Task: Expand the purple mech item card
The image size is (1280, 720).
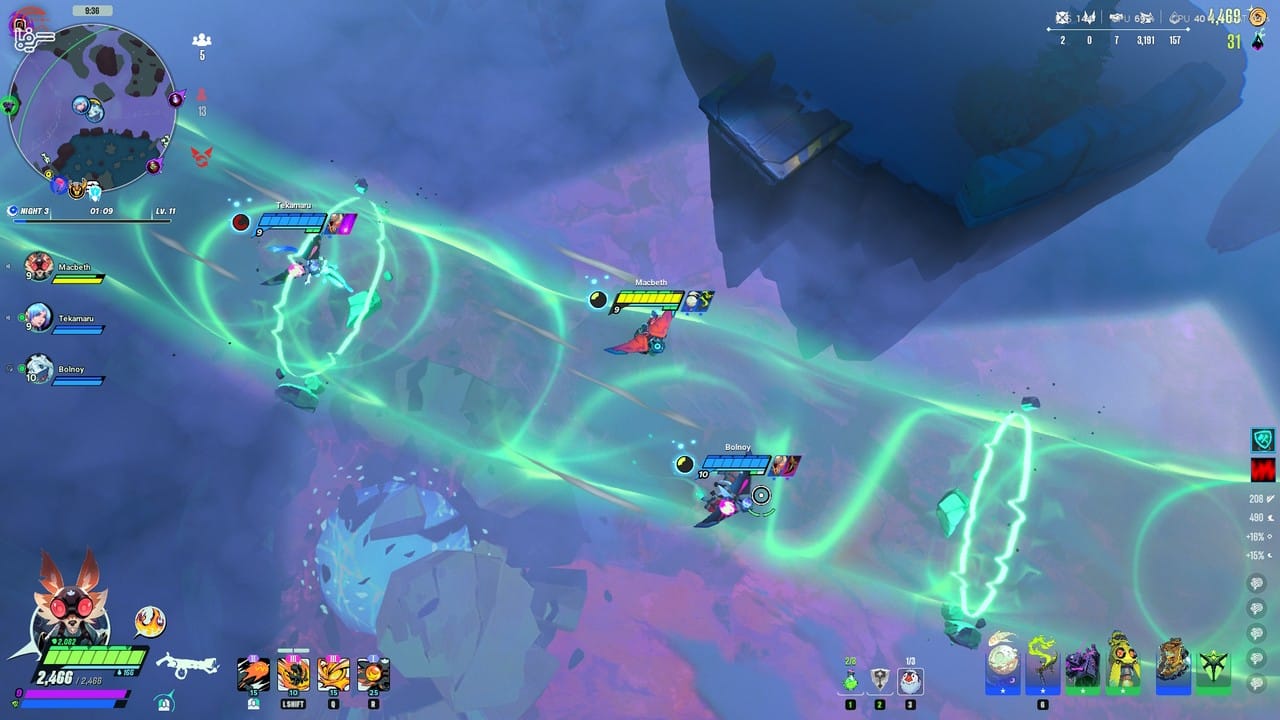Action: pyautogui.click(x=1084, y=662)
